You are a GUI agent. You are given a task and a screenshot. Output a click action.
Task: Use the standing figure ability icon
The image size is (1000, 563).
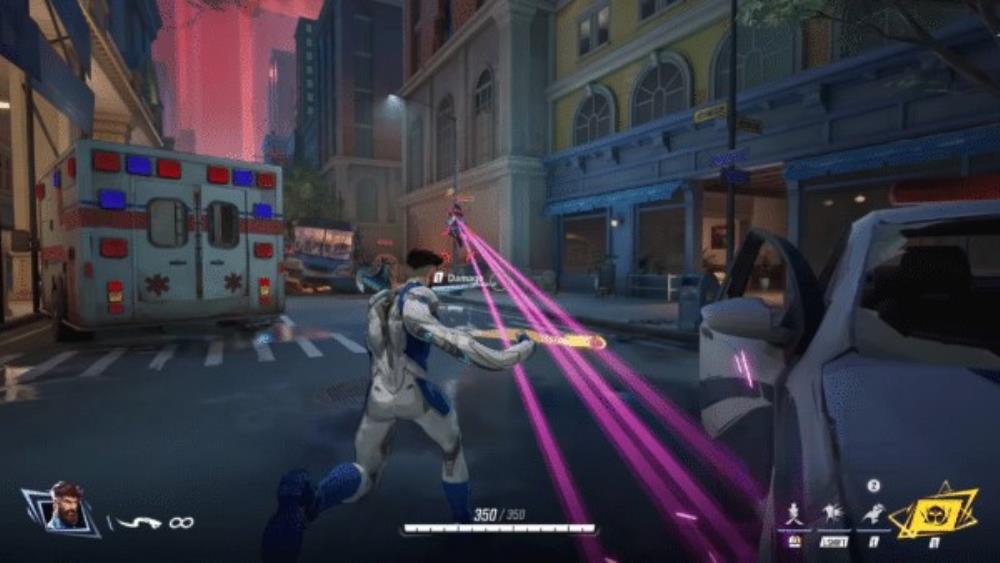795,514
